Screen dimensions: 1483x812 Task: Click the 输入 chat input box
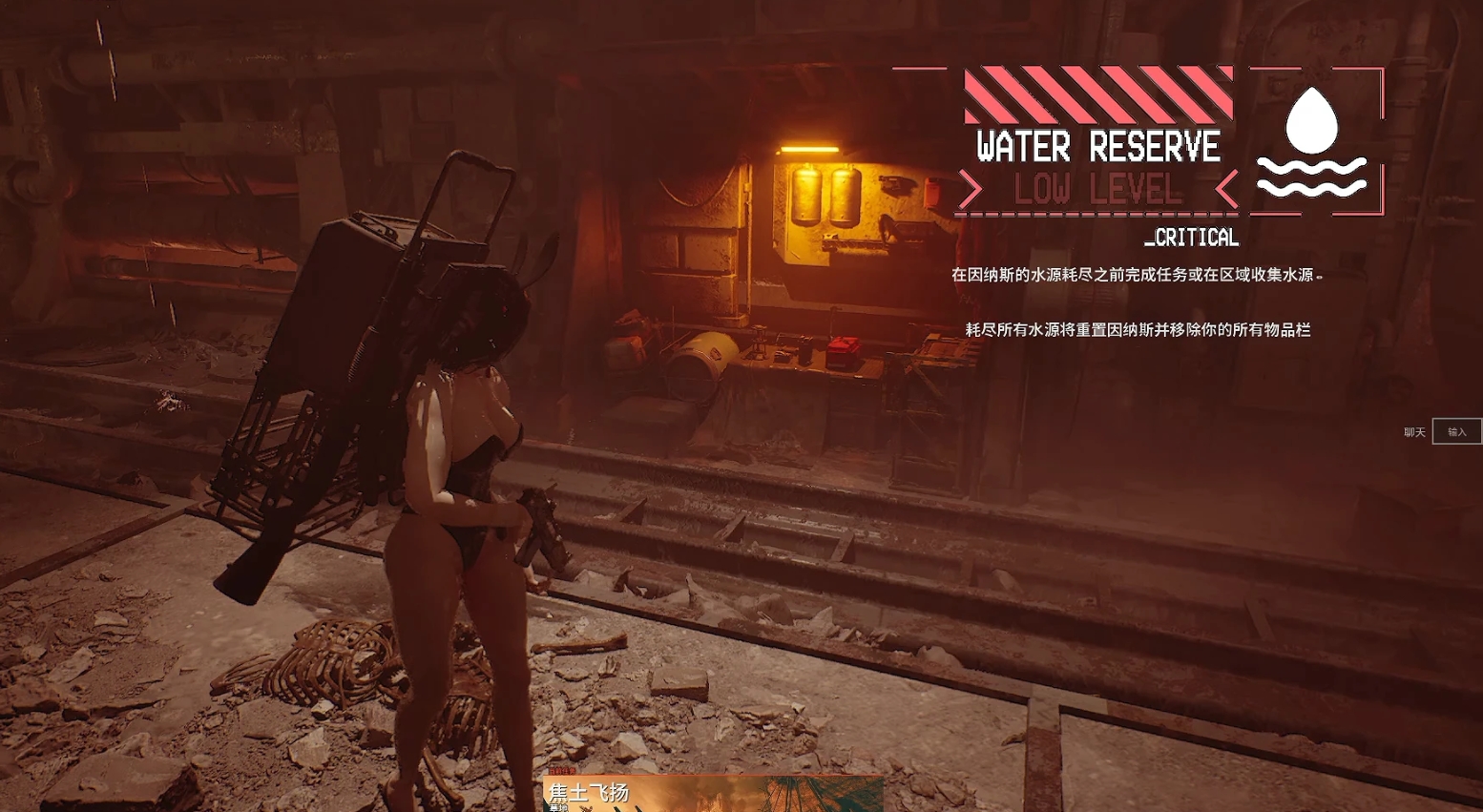pyautogui.click(x=1456, y=432)
